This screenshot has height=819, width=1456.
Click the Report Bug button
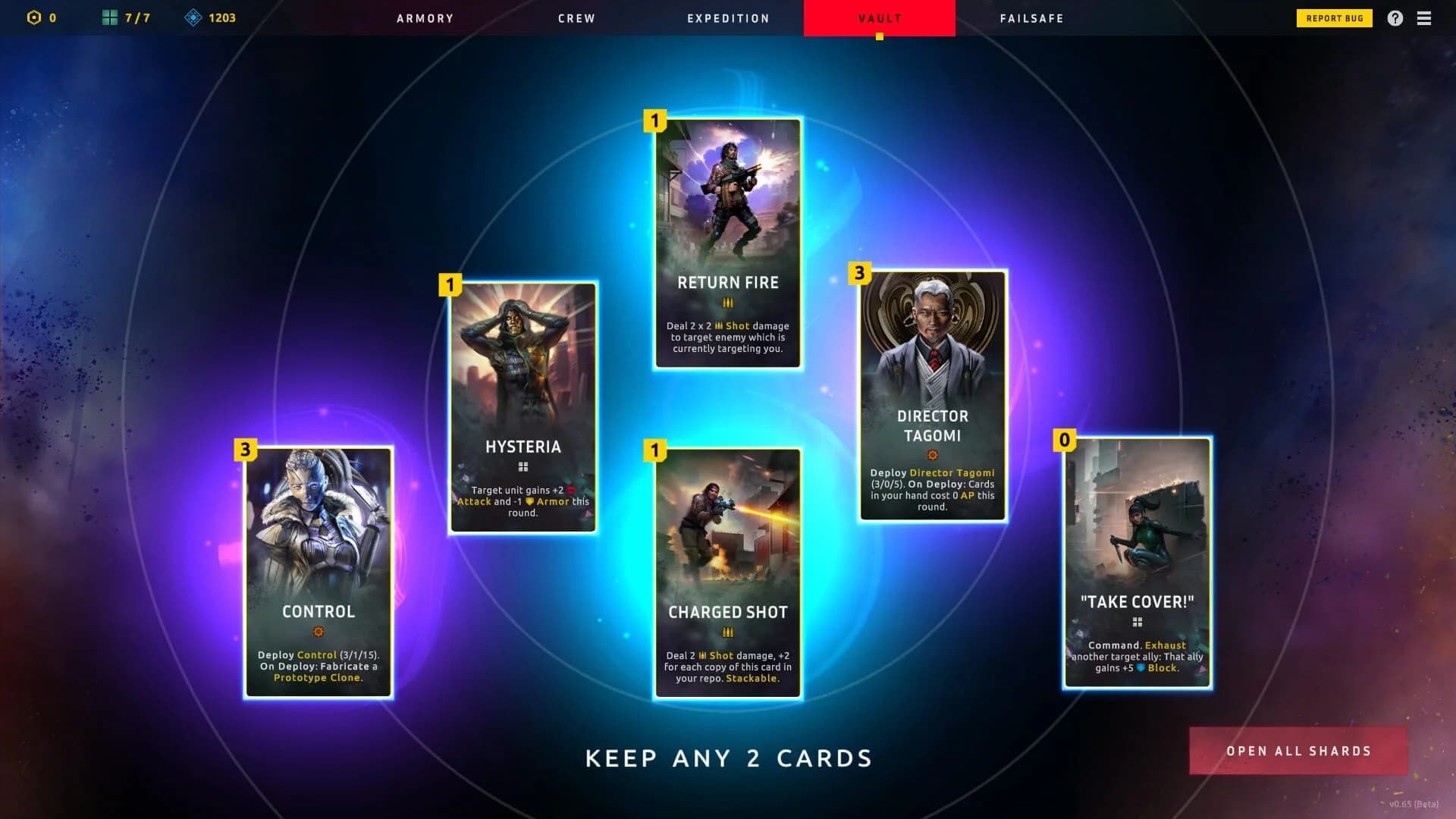coord(1334,18)
